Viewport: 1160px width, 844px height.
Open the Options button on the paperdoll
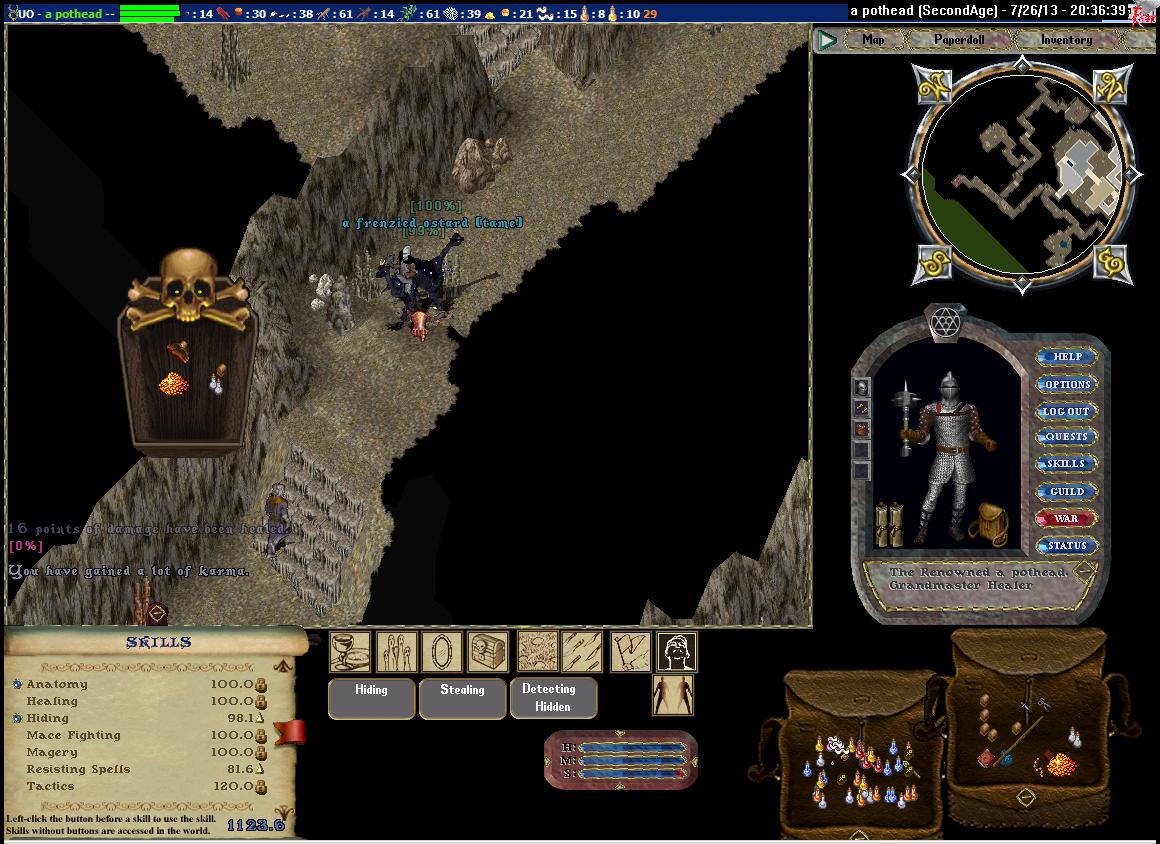(1066, 384)
